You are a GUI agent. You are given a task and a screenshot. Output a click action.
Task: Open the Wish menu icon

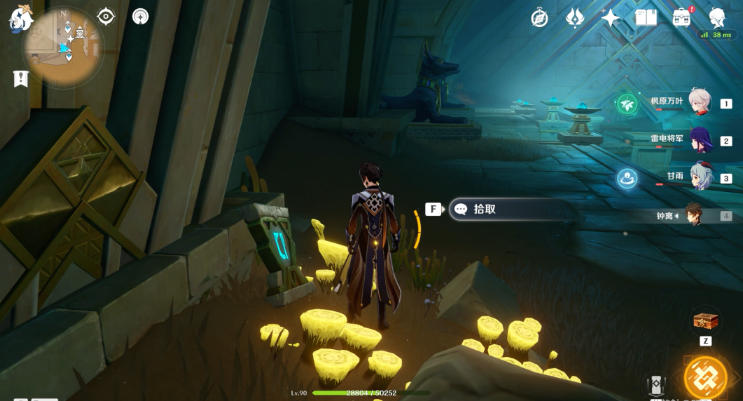click(575, 17)
